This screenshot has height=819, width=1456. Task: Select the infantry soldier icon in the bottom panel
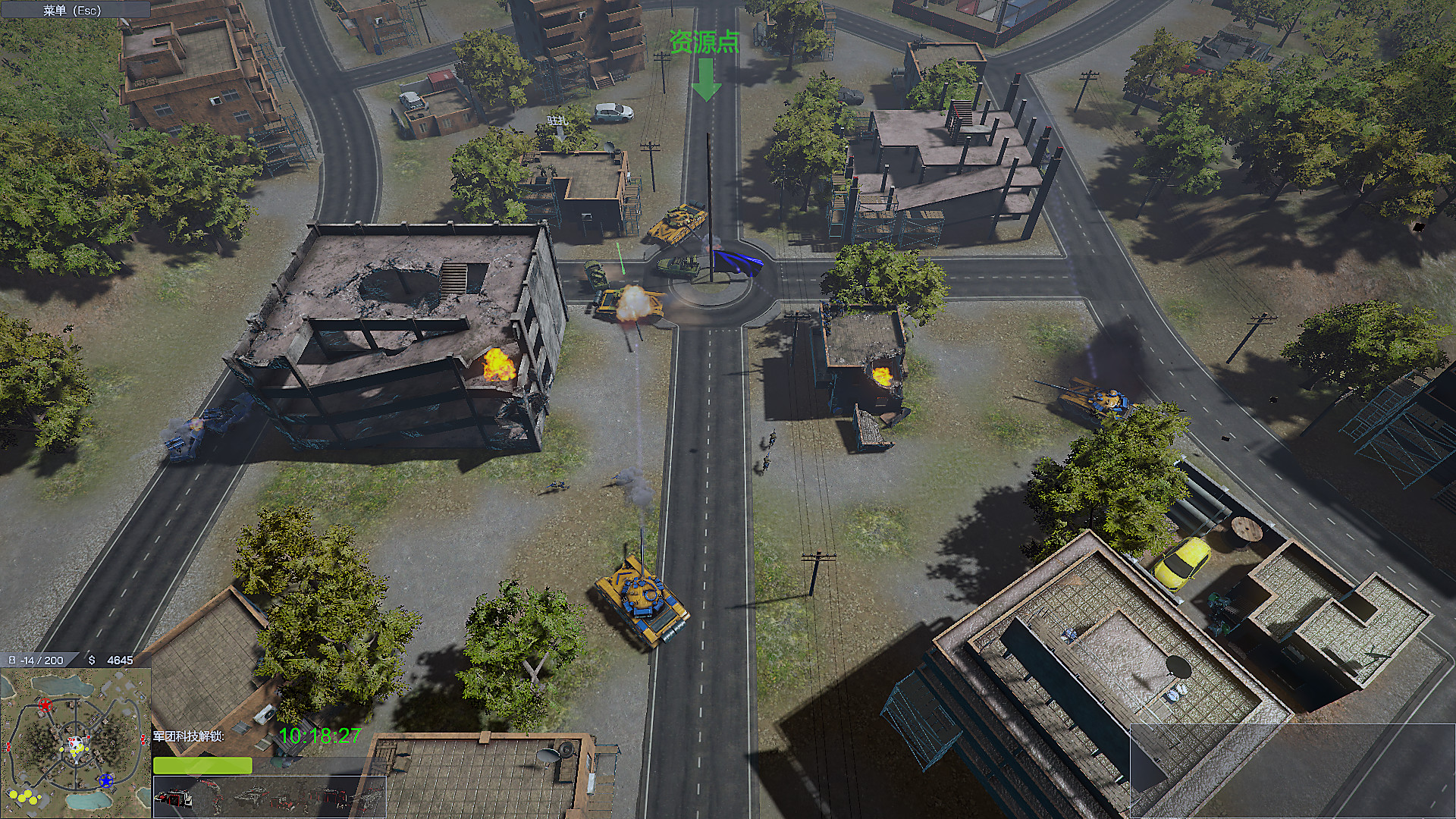click(216, 800)
